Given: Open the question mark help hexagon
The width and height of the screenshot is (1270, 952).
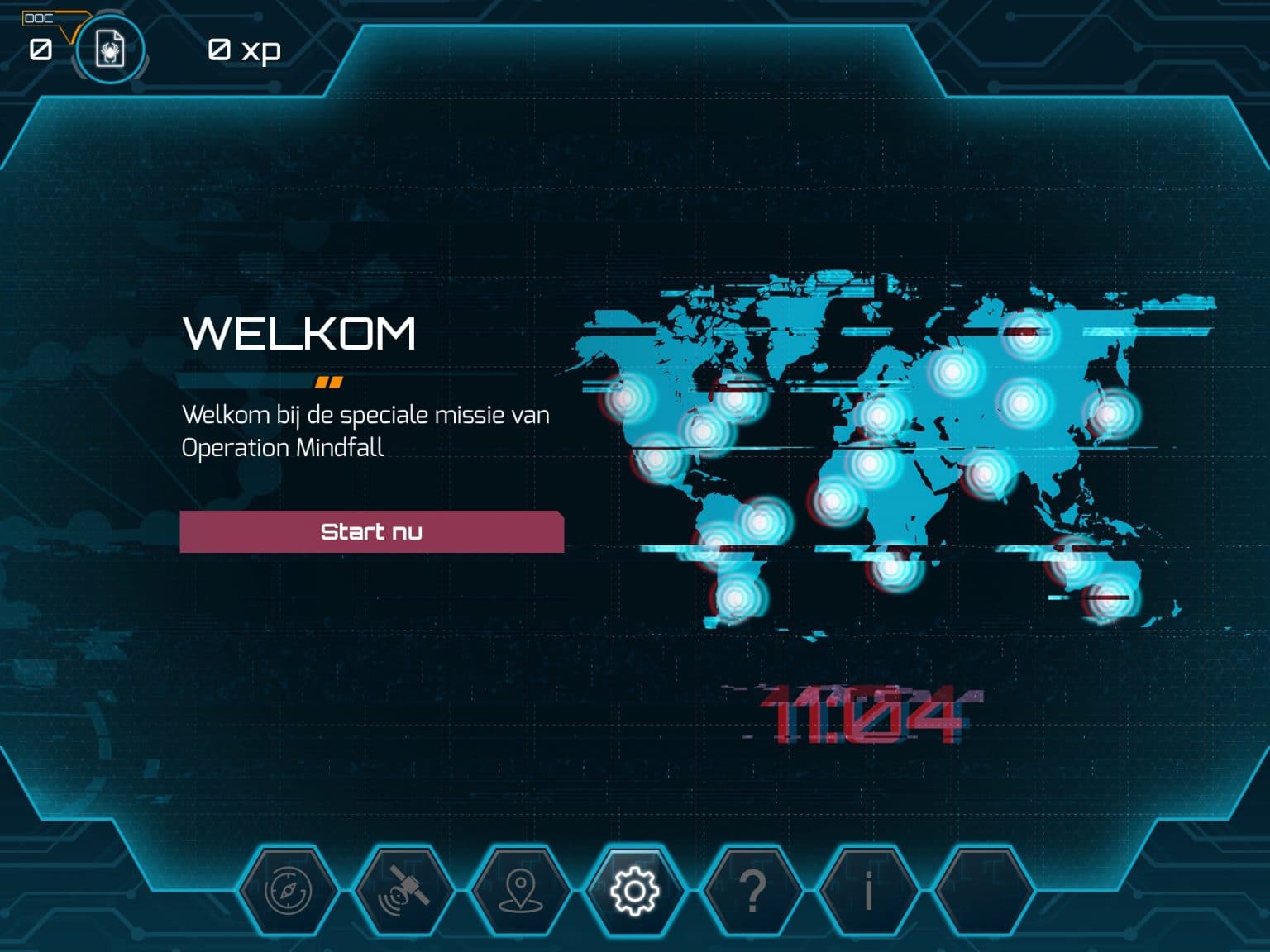Looking at the screenshot, I should coord(752,891).
